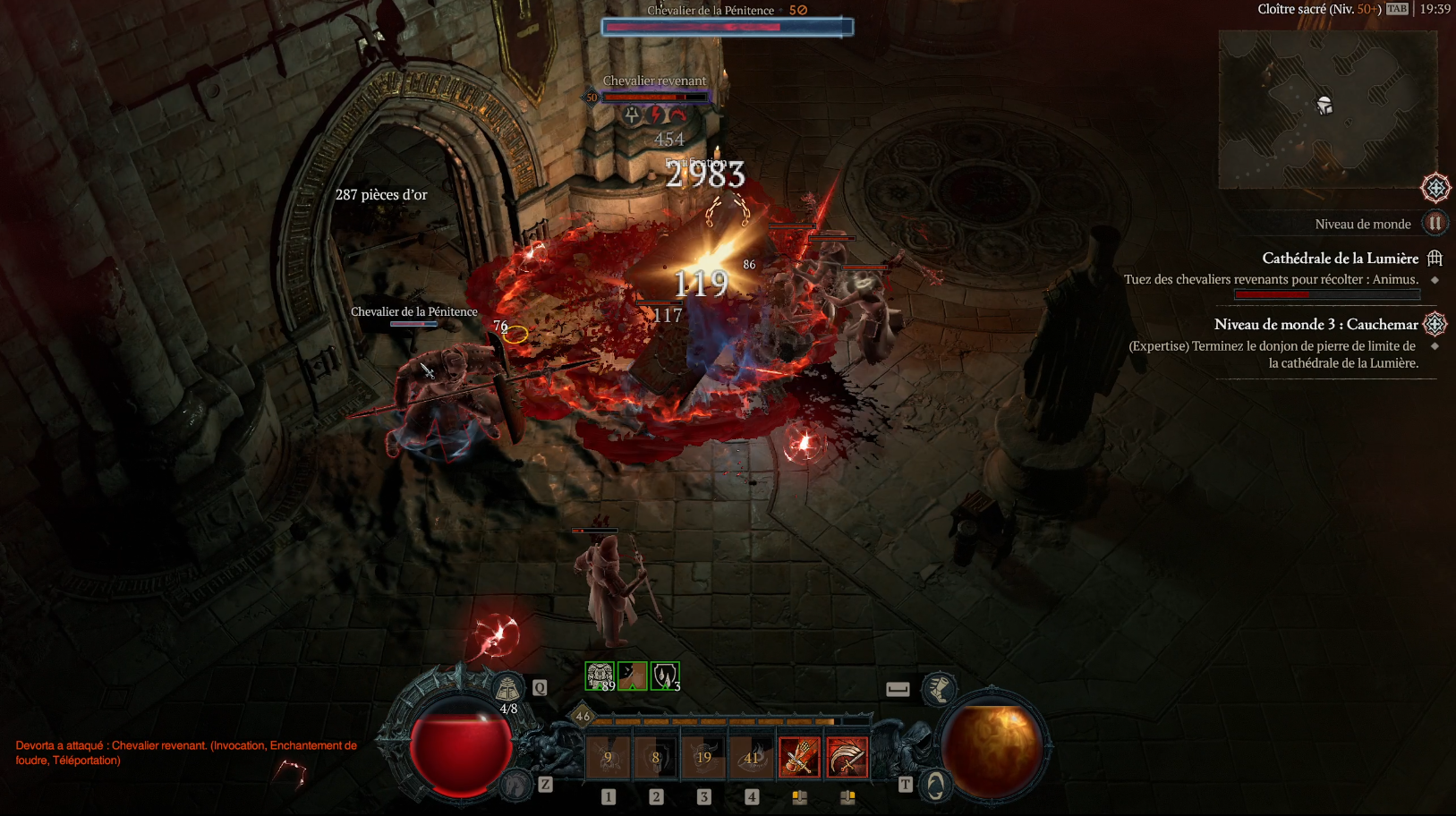Click the emblem icon below the minimap

click(1435, 188)
